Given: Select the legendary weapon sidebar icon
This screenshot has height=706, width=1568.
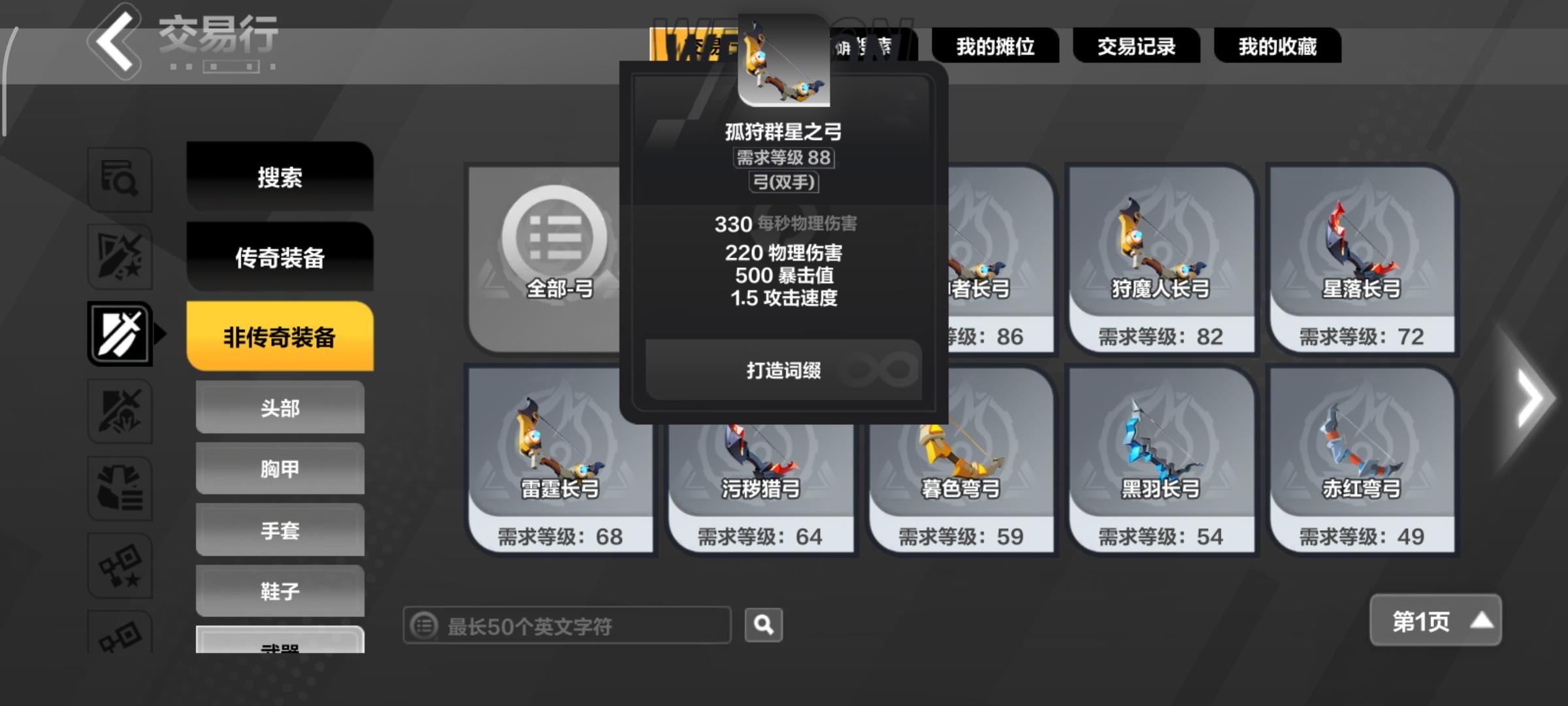Looking at the screenshot, I should click(121, 256).
